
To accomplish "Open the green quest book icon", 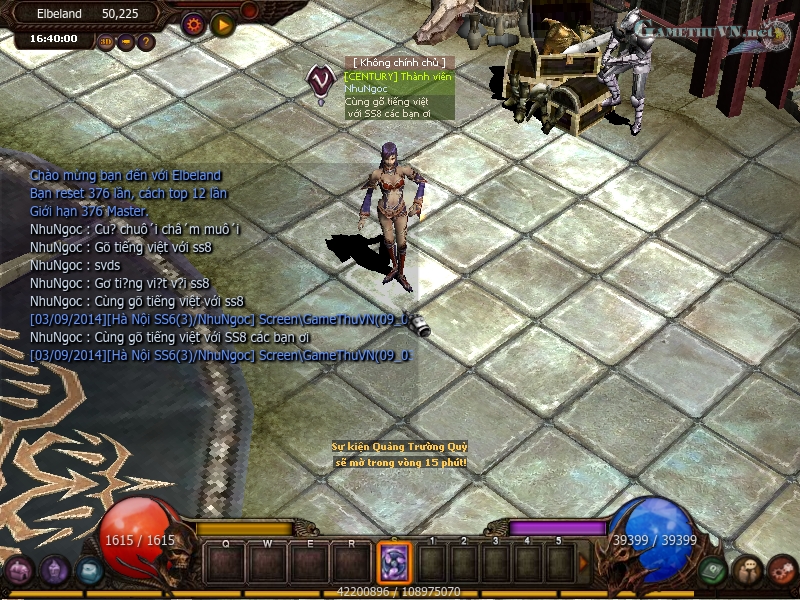I will coord(712,571).
